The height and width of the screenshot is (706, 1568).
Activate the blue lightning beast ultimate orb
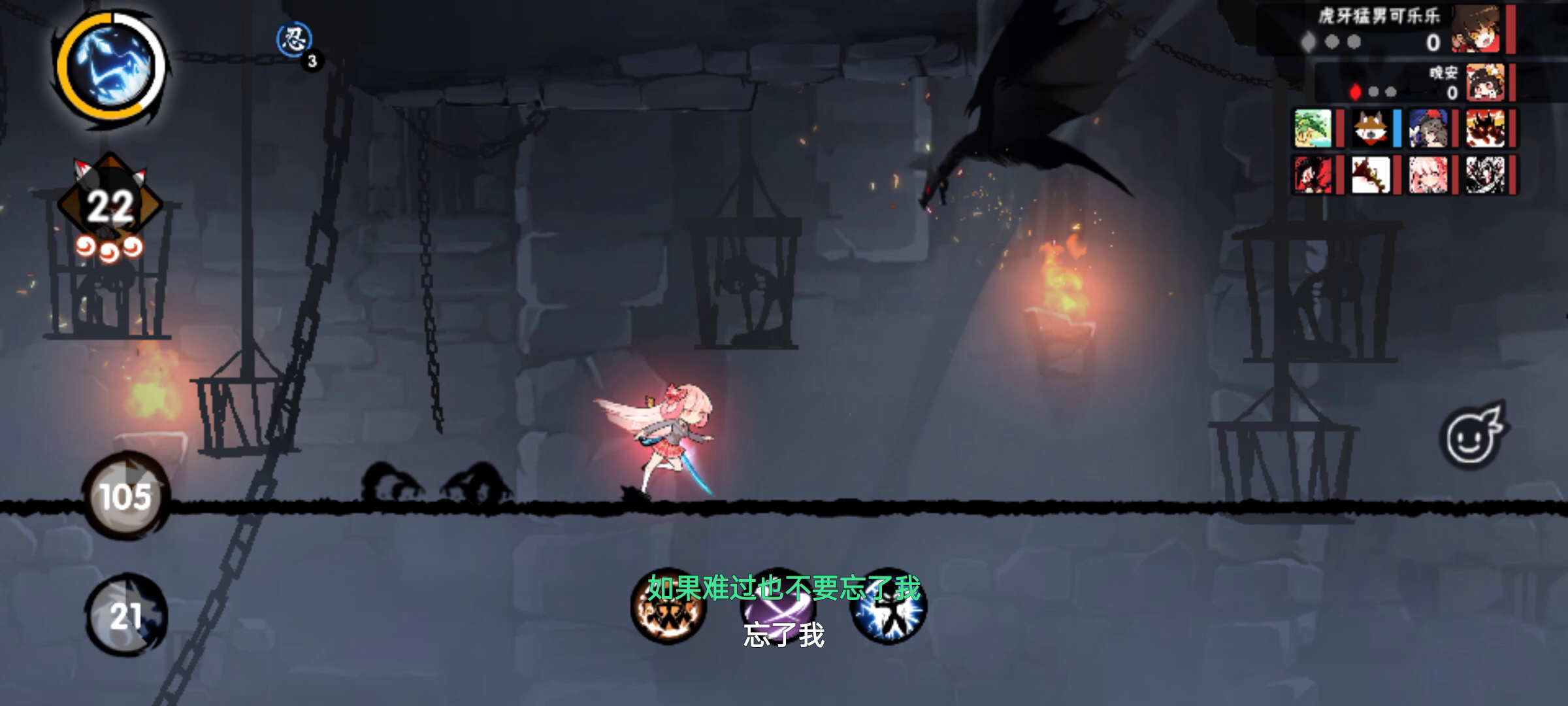click(x=112, y=66)
